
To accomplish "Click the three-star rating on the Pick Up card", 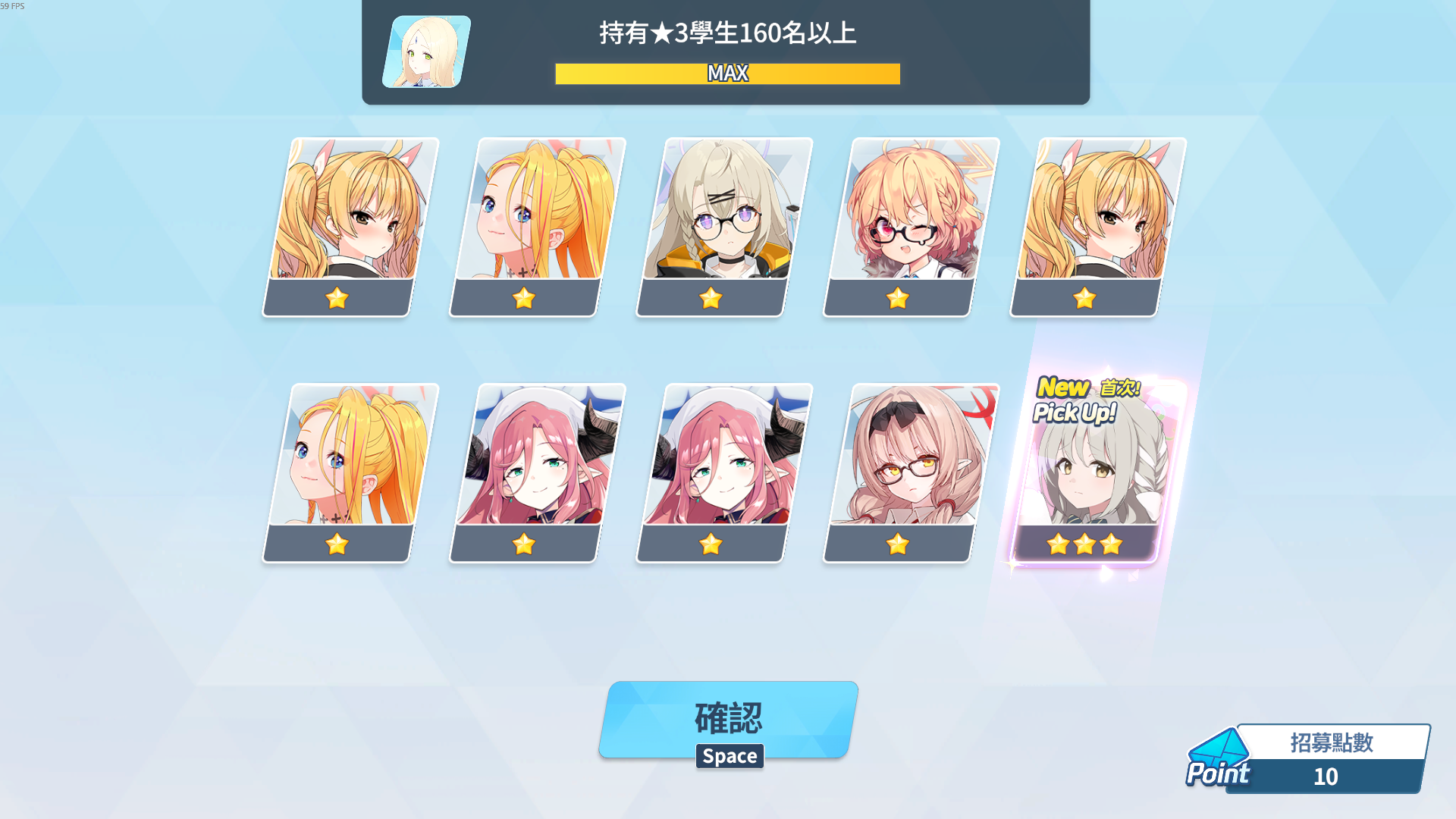I will pos(1084,544).
